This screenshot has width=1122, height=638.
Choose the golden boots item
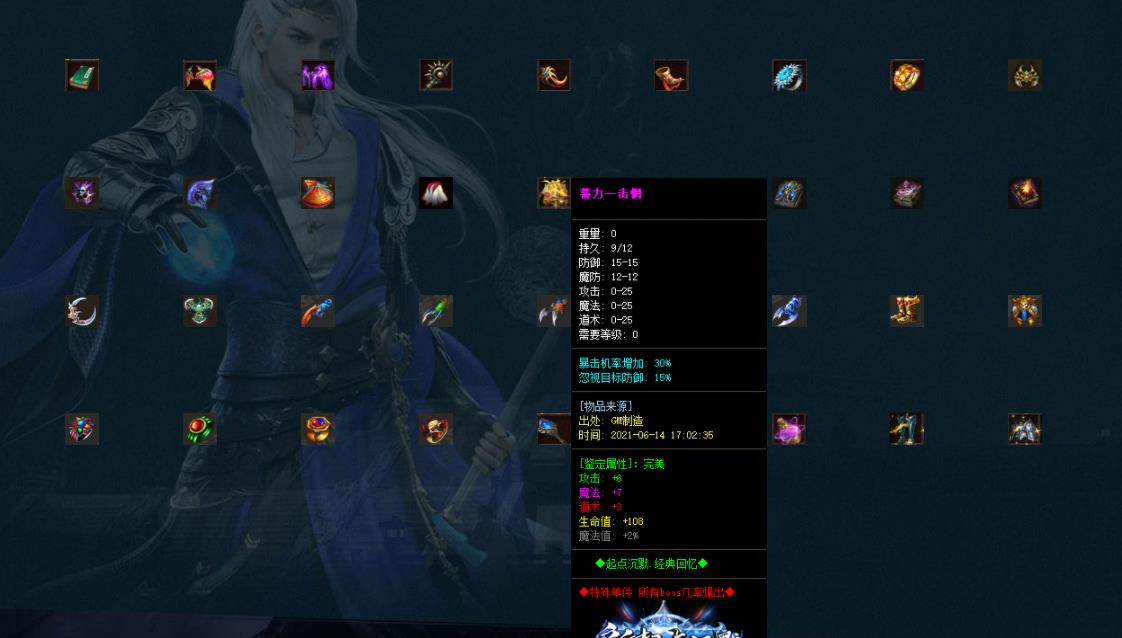(x=907, y=311)
